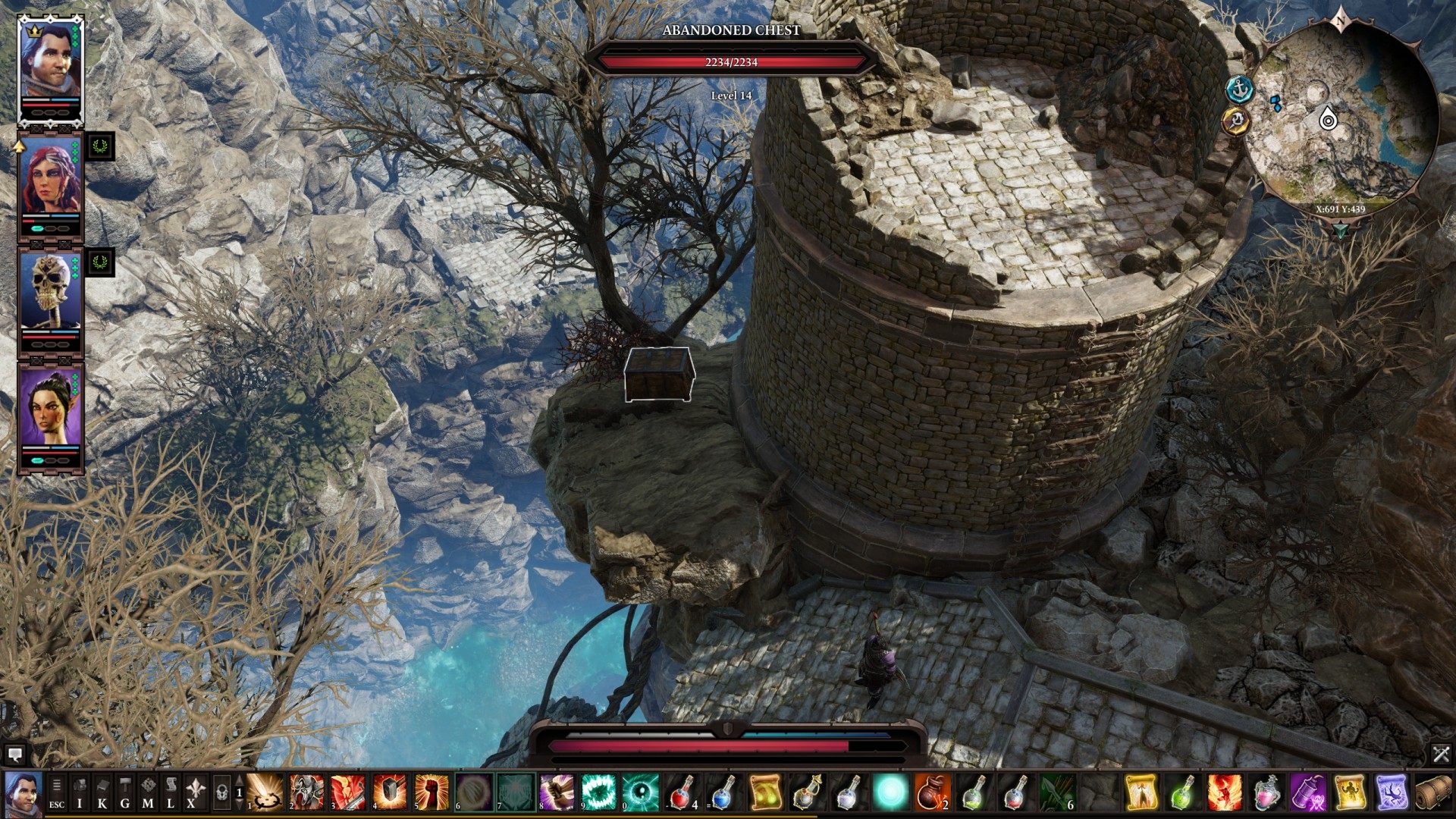Viewport: 1456px width, 819px height.
Task: Click the blue anchor waypoint button
Action: [1239, 89]
